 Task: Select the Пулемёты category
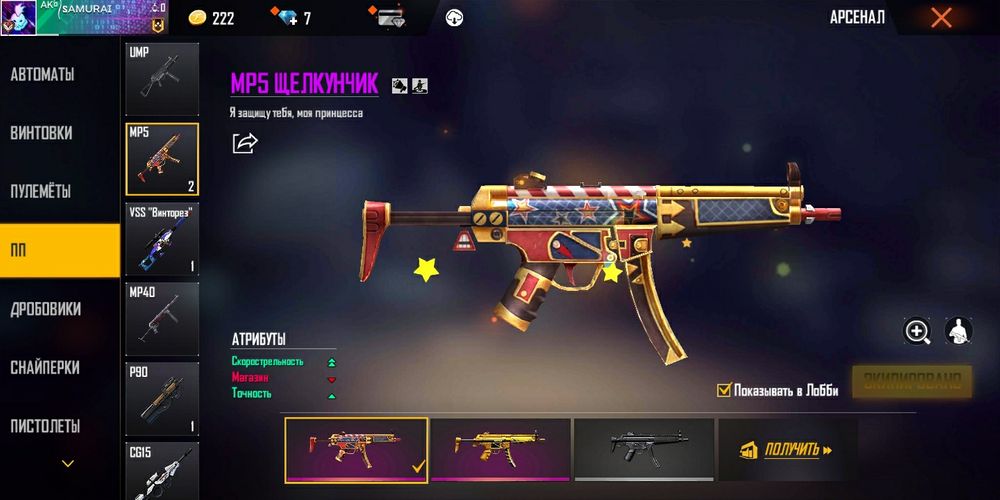(42, 191)
